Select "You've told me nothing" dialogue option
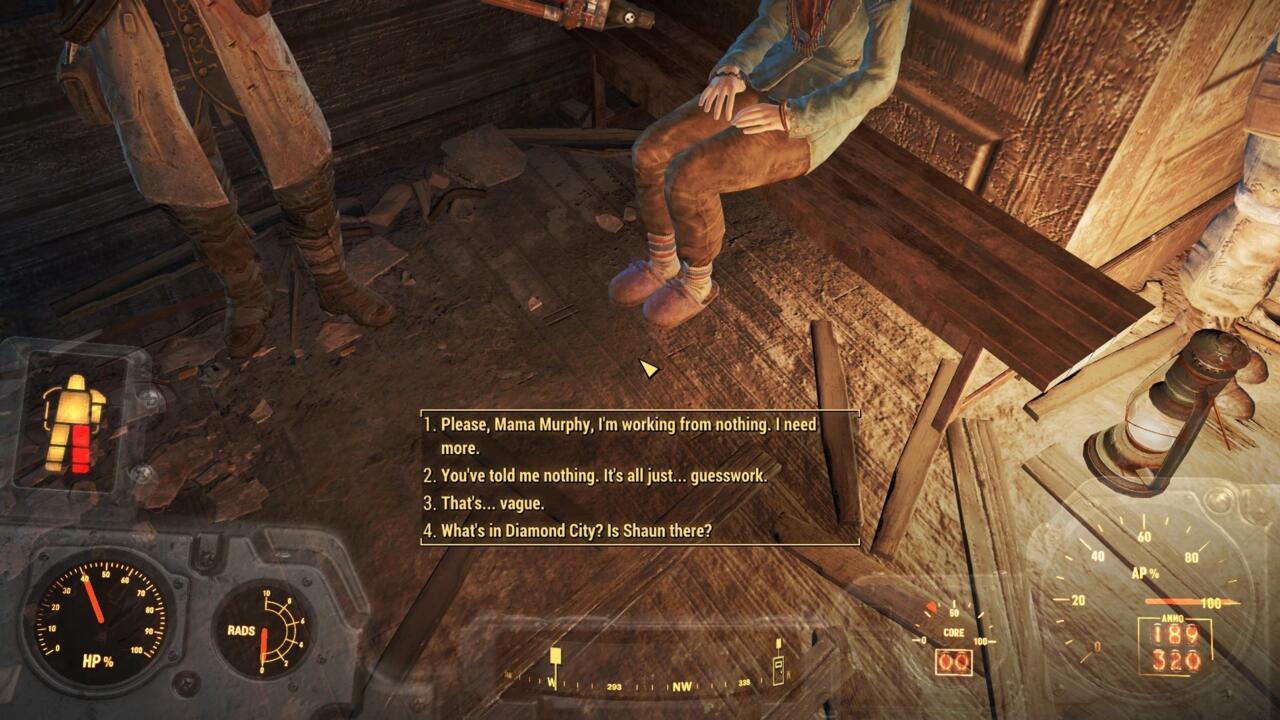Viewport: 1280px width, 720px height. tap(603, 476)
